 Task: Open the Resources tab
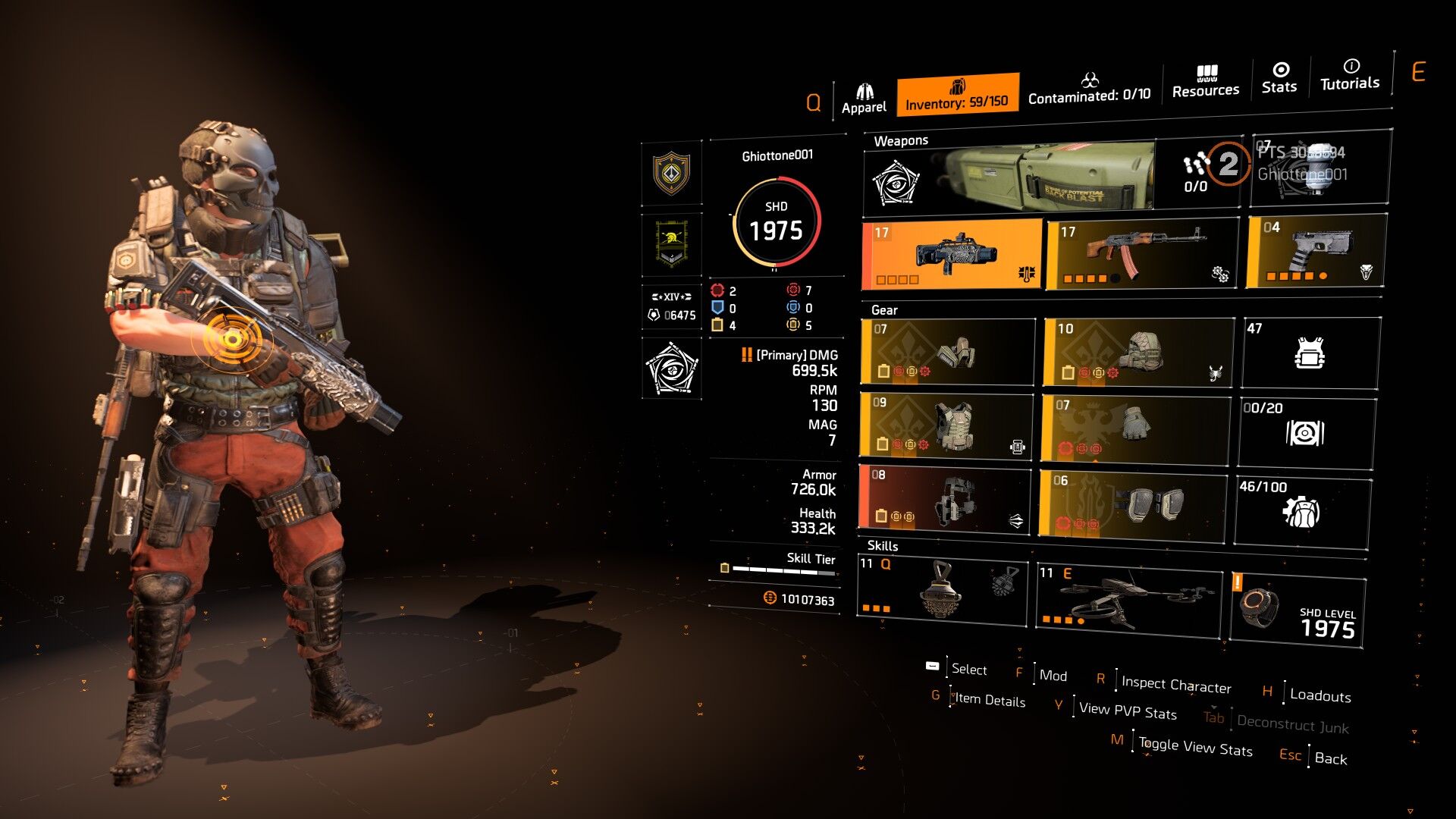1205,82
